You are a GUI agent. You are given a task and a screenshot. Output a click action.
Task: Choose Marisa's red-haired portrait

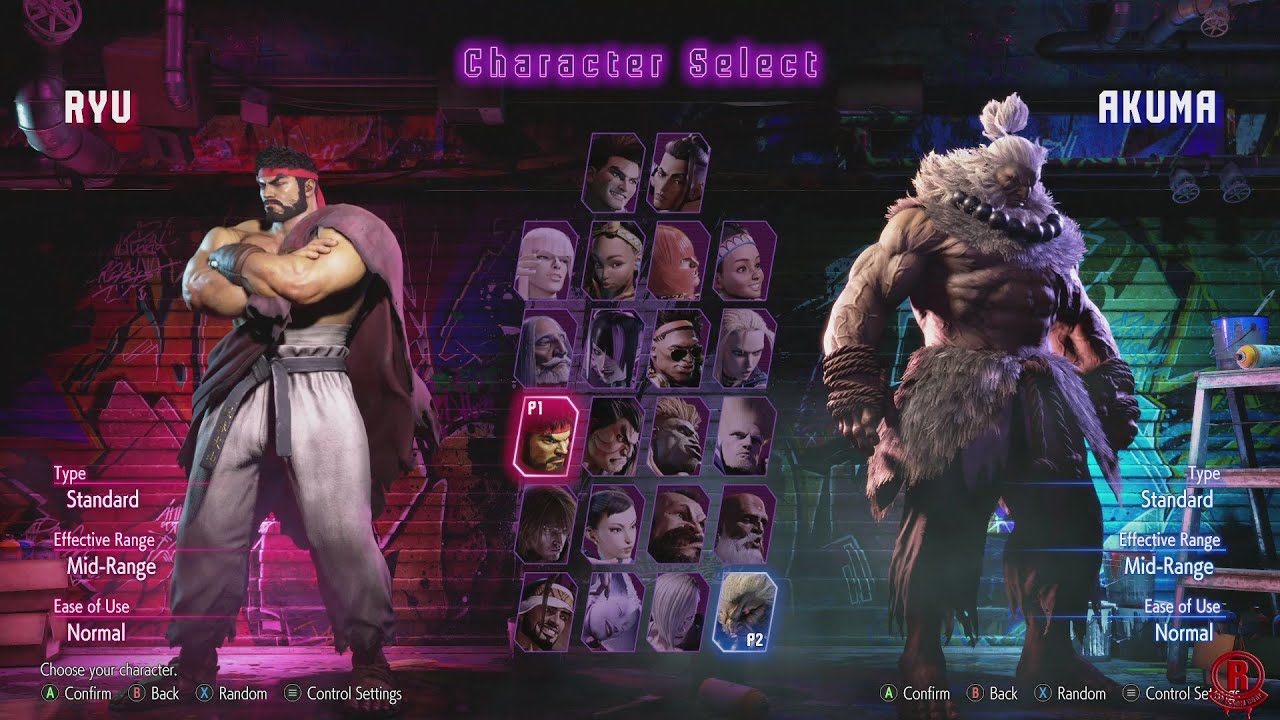[679, 261]
